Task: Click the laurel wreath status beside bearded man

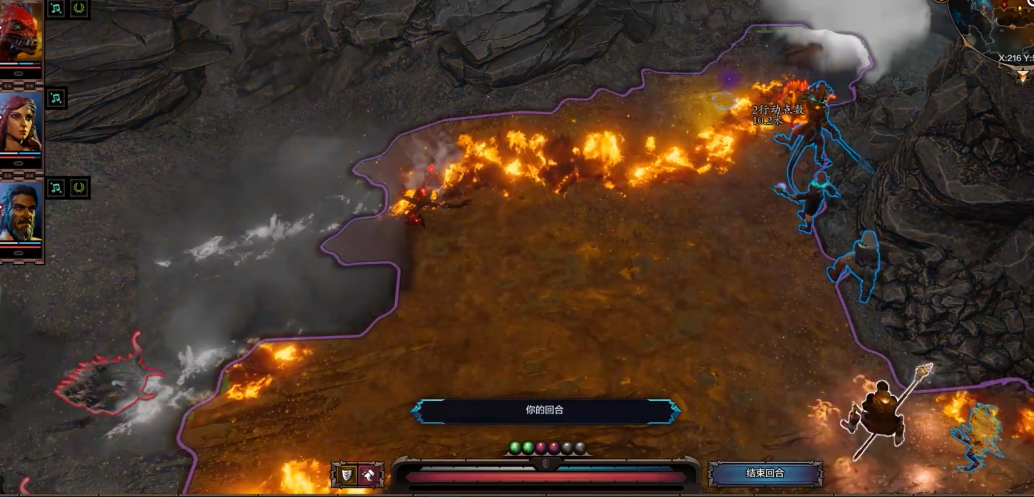Action: (80, 187)
